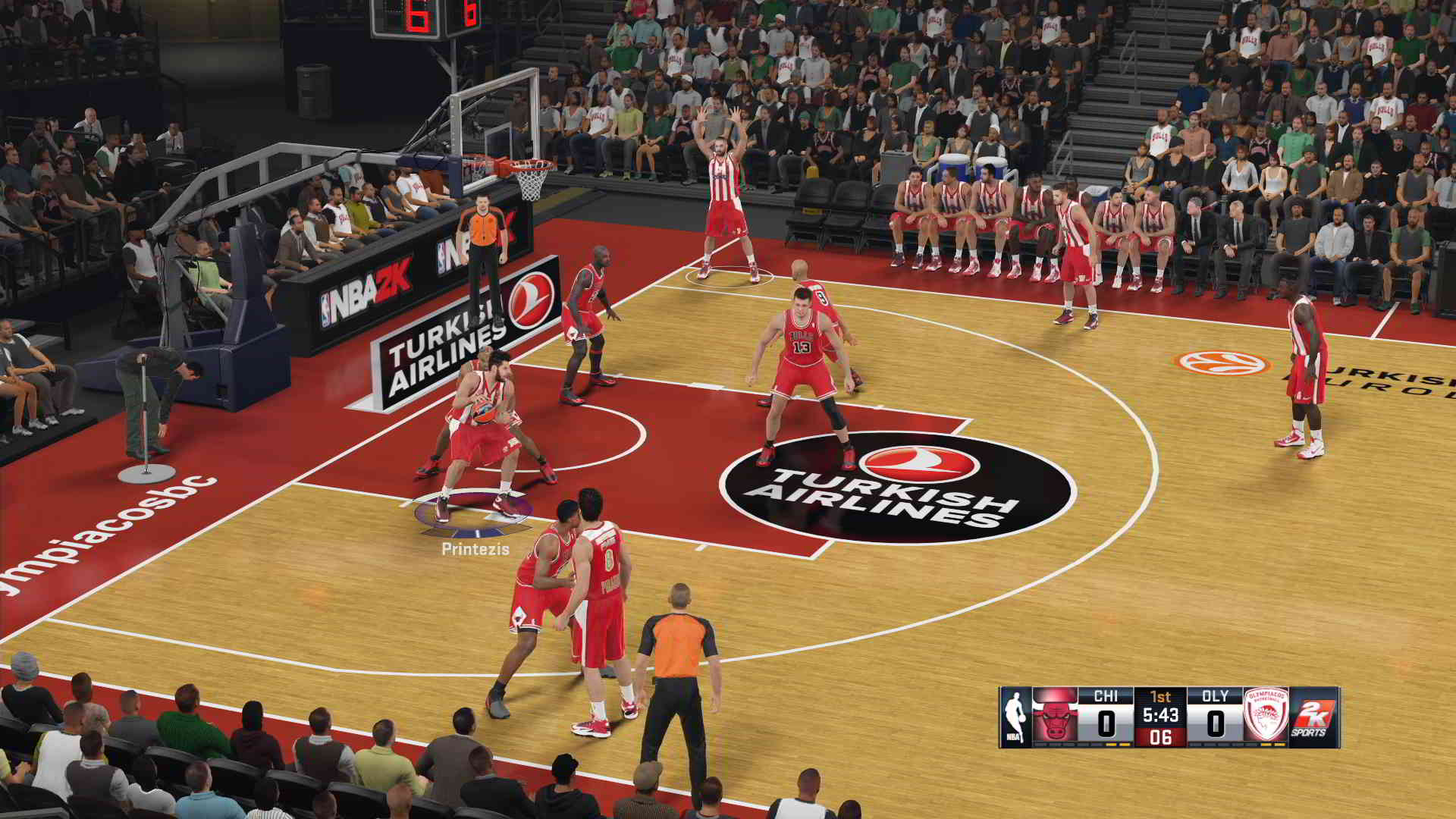Screen dimensions: 1456x819
Task: Click the Olympiacos crest on scoreboard
Action: tap(1265, 717)
